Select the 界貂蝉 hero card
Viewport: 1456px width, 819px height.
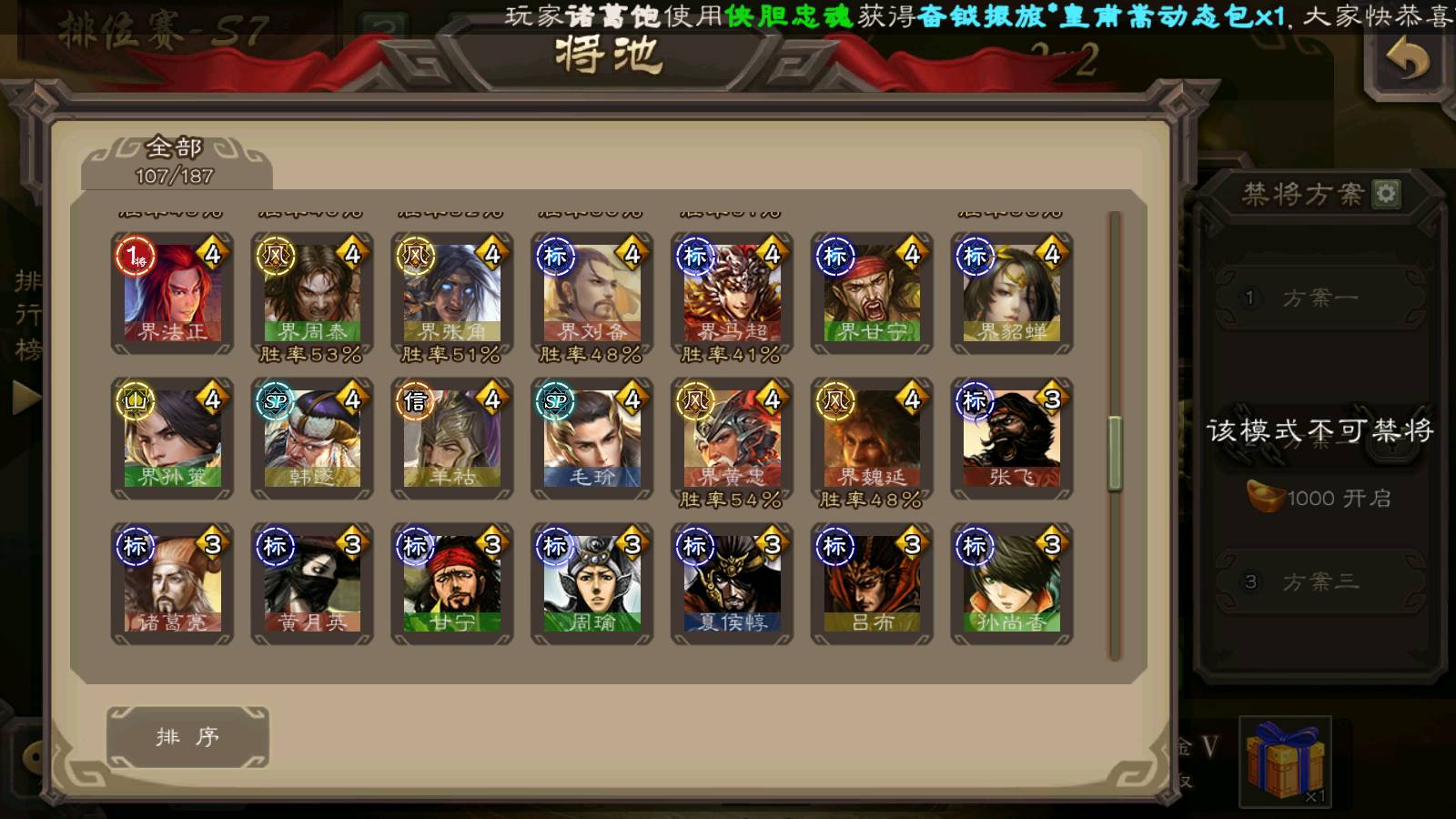coord(1012,293)
